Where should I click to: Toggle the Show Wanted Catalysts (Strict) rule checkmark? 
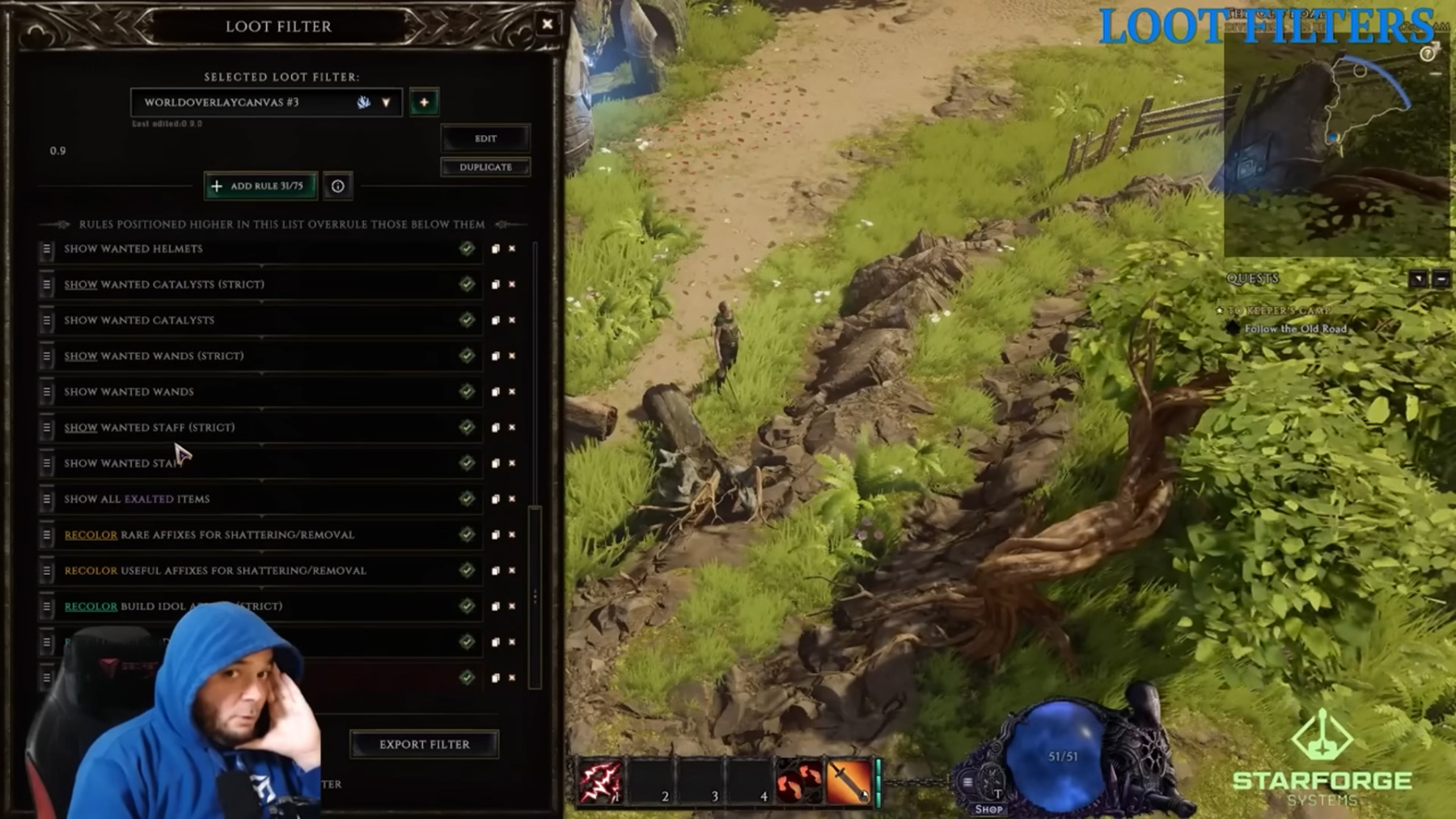(x=467, y=285)
